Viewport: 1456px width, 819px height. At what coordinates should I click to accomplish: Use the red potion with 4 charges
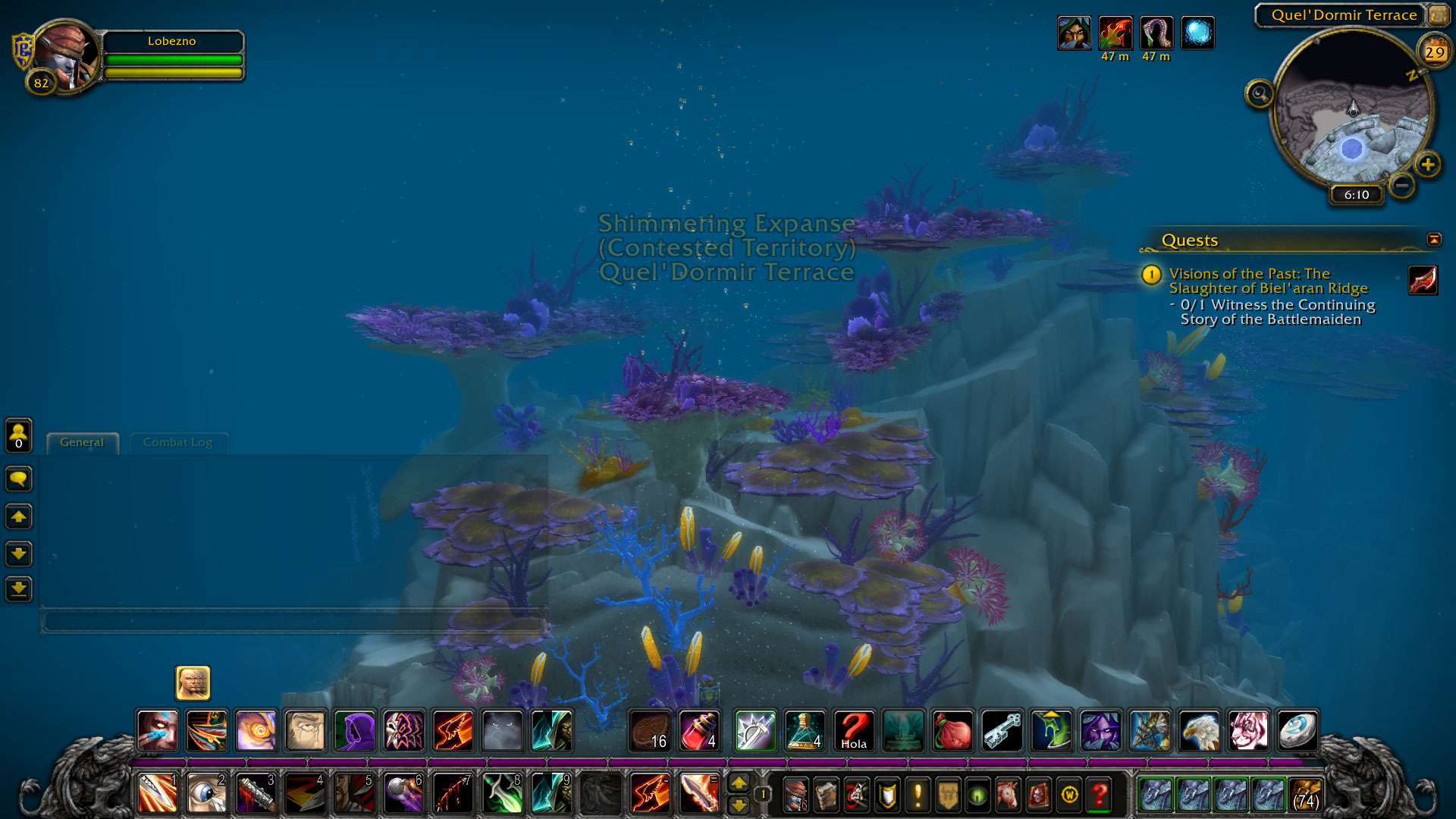[x=699, y=731]
